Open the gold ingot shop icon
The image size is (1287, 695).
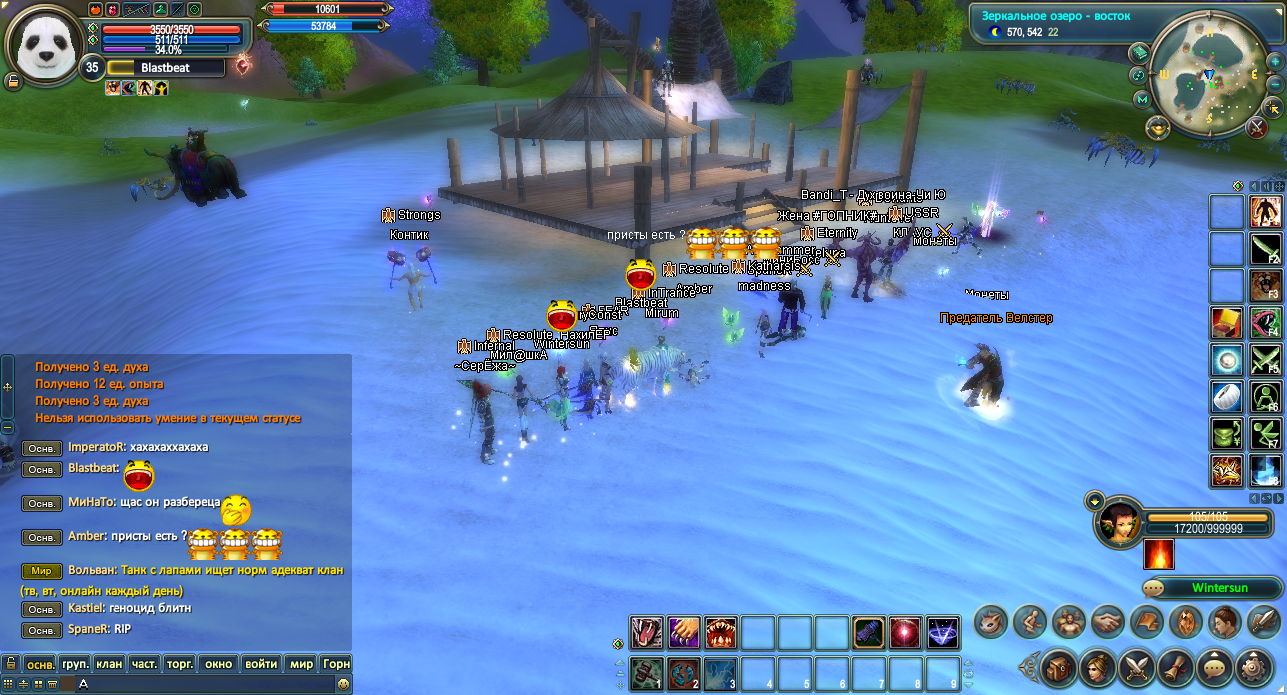pos(1158,127)
